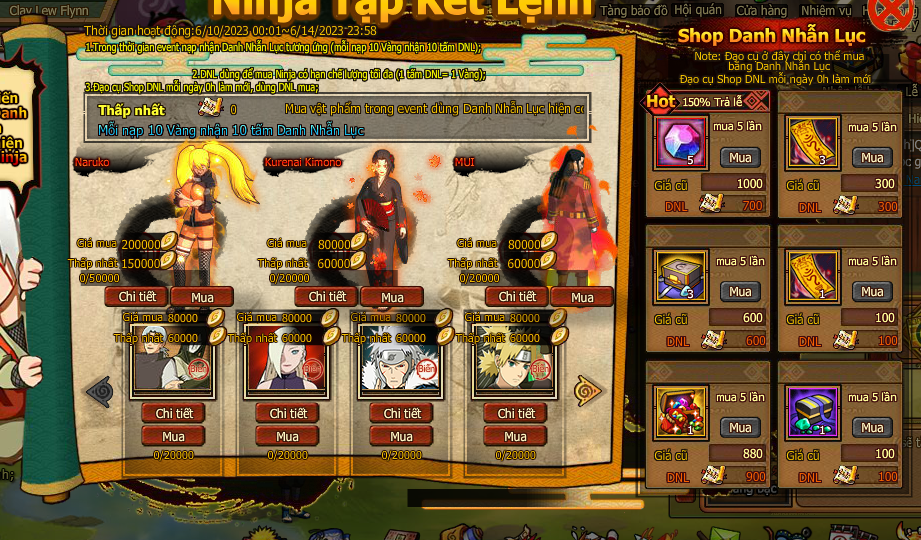Buy the yellow talisman priced 300 DNL
The height and width of the screenshot is (540, 921).
(872, 157)
